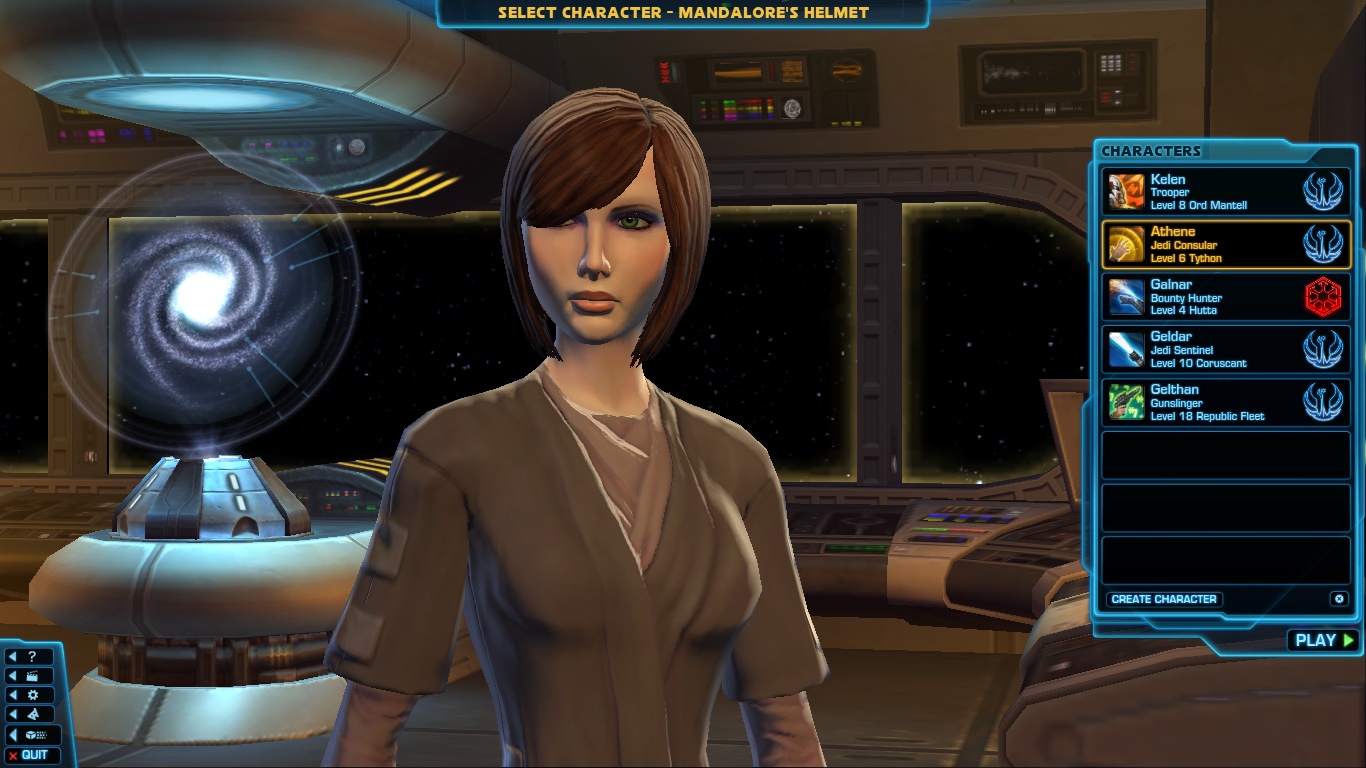The height and width of the screenshot is (768, 1366).
Task: Open the server selection button
Action: coord(30,735)
